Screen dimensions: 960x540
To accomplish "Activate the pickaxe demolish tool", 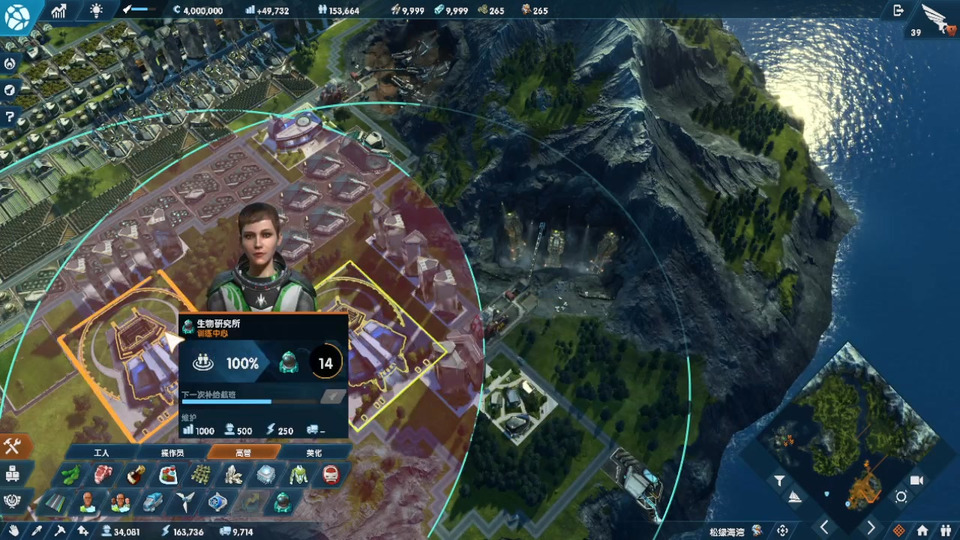I will click(x=60, y=531).
